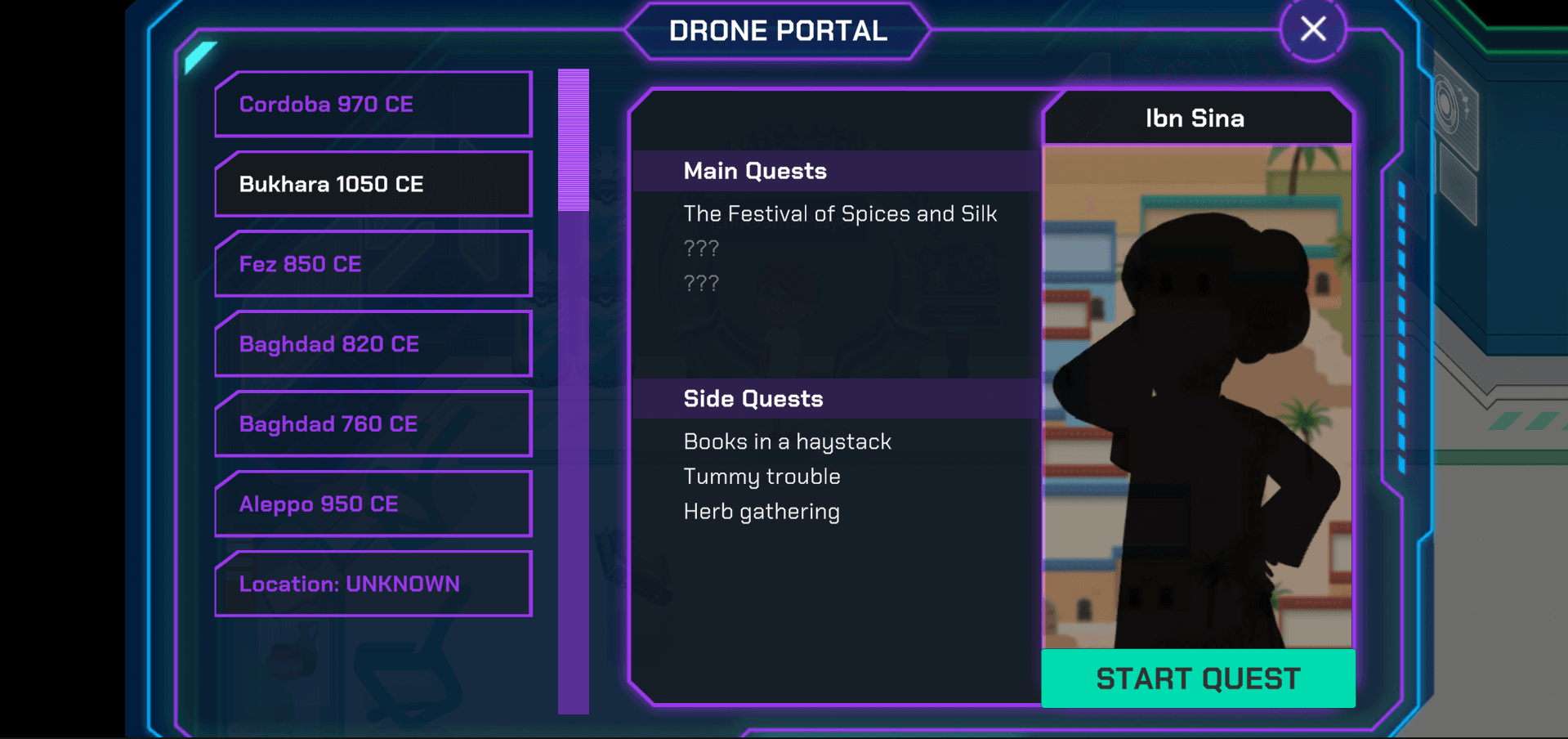
Task: Select Baghdad 820 CE destination
Action: pyautogui.click(x=373, y=345)
